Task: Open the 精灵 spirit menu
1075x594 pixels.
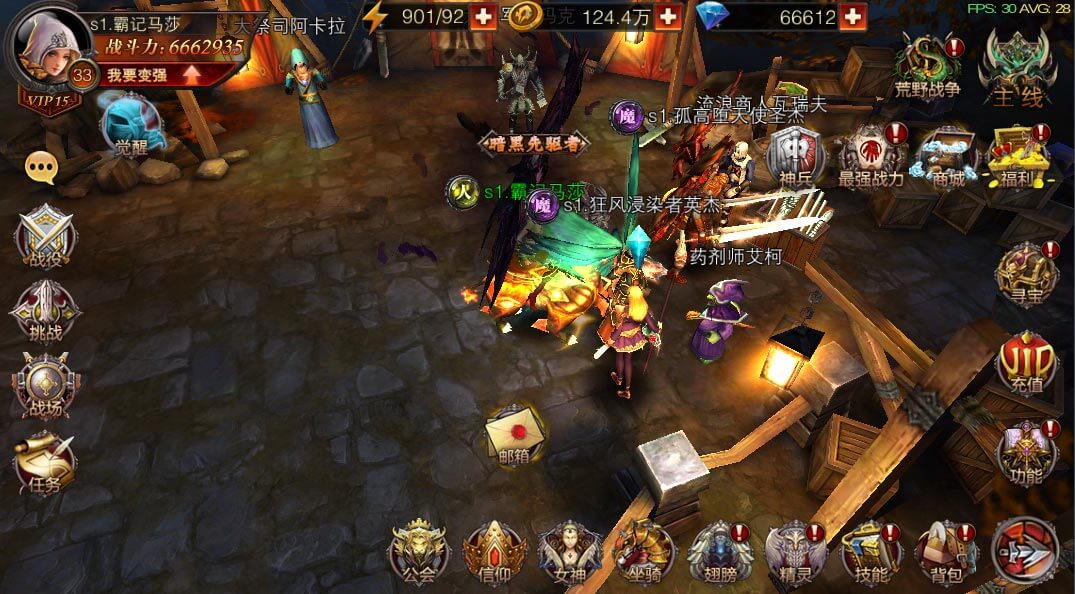Action: (x=794, y=552)
